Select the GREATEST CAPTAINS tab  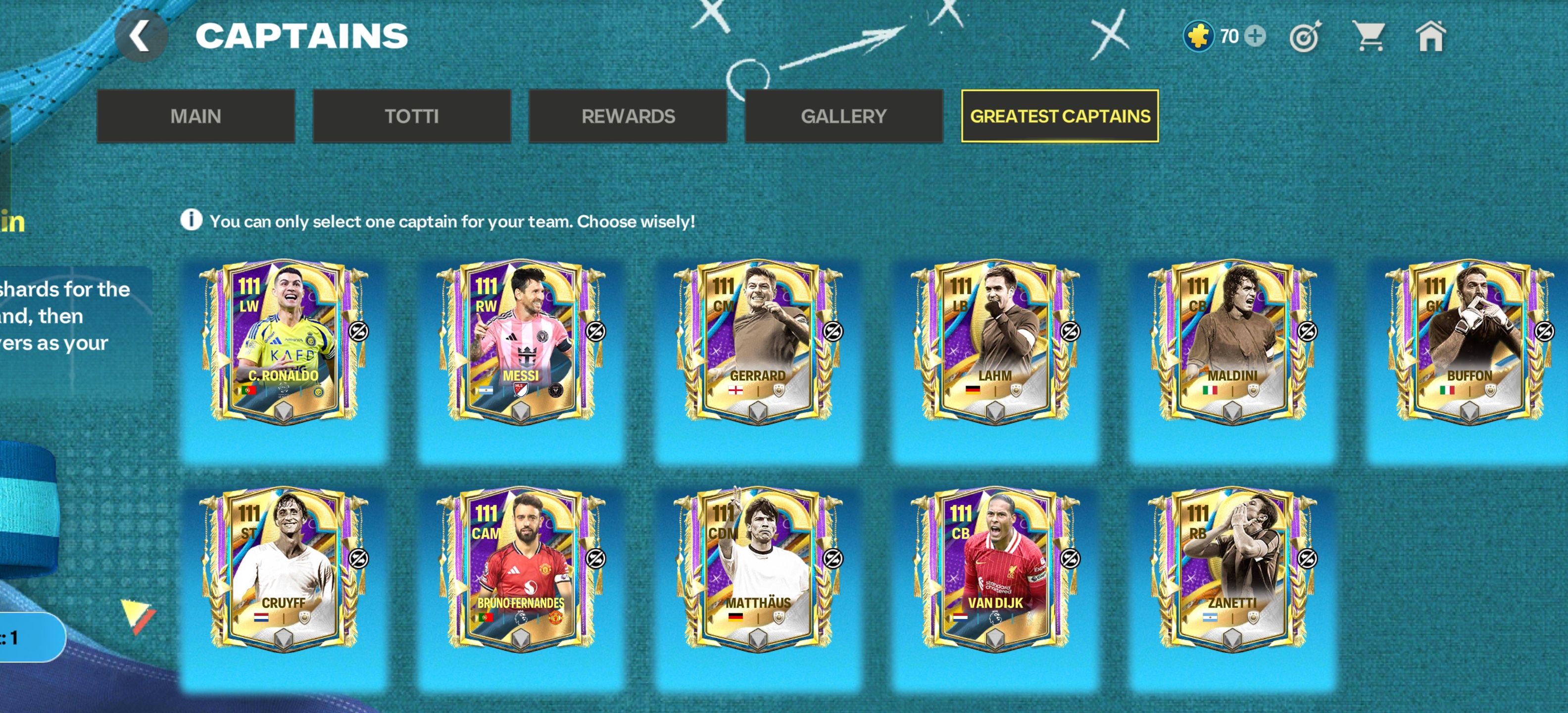point(1060,116)
